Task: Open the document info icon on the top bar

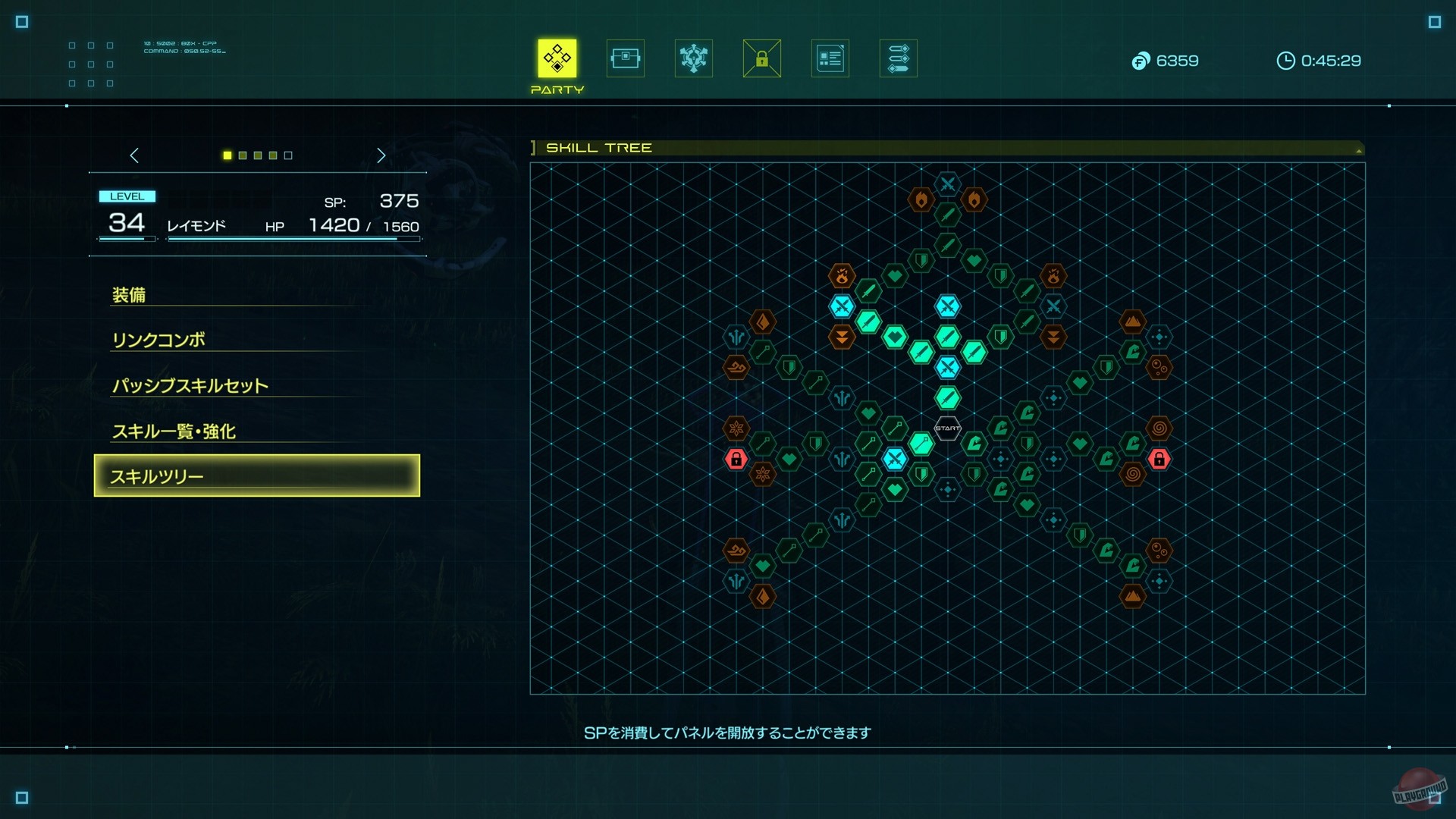Action: (x=830, y=58)
